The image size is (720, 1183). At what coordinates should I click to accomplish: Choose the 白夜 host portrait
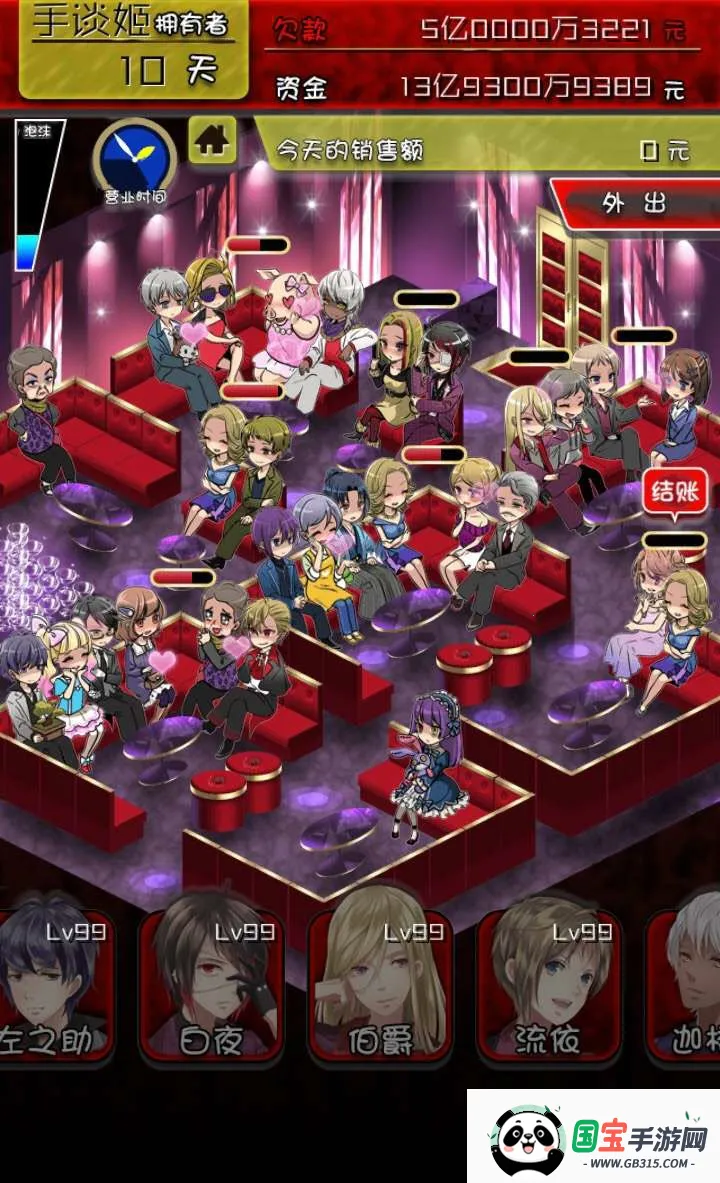point(214,985)
